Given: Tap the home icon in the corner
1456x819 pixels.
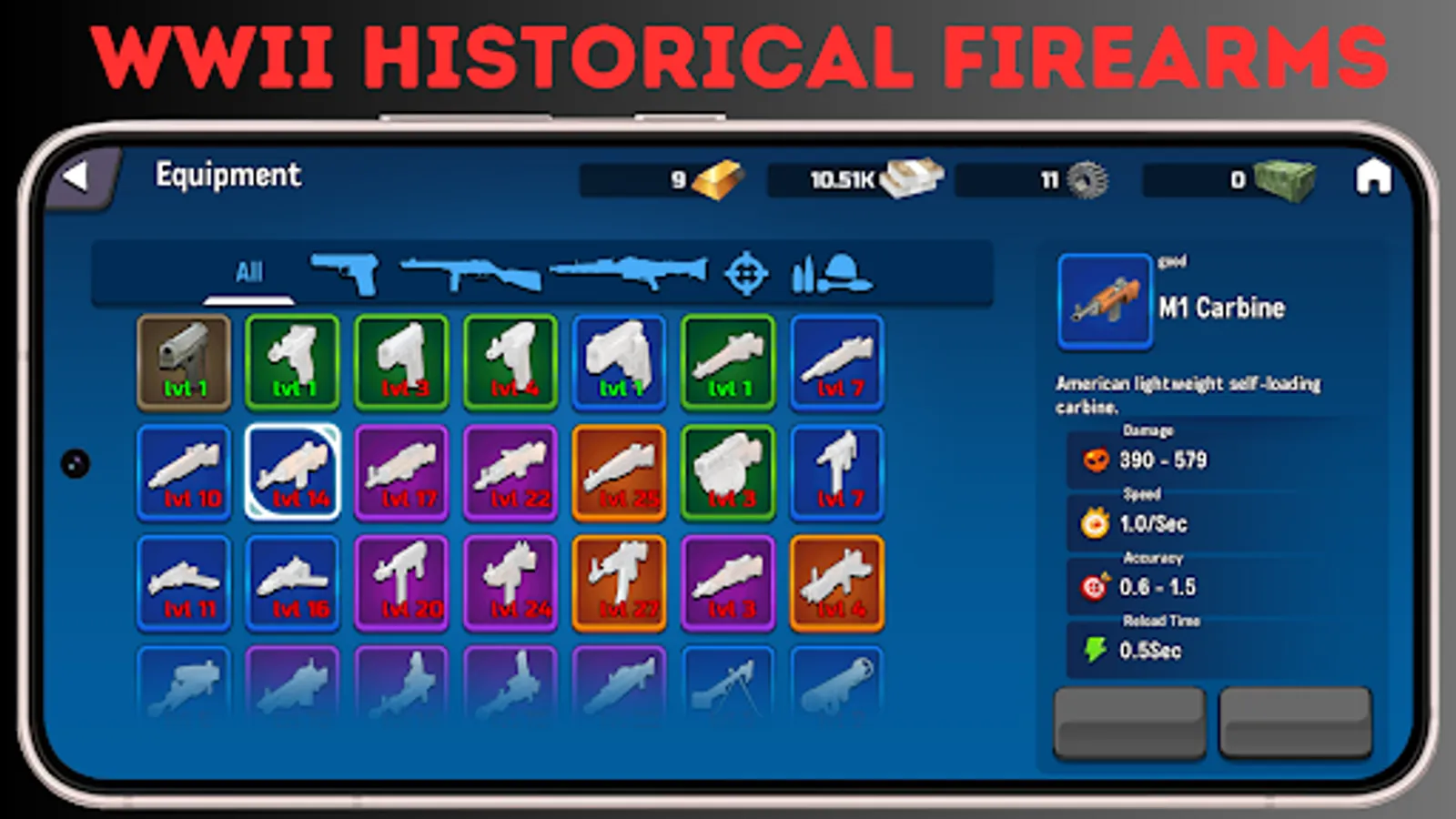Looking at the screenshot, I should coord(1374,179).
